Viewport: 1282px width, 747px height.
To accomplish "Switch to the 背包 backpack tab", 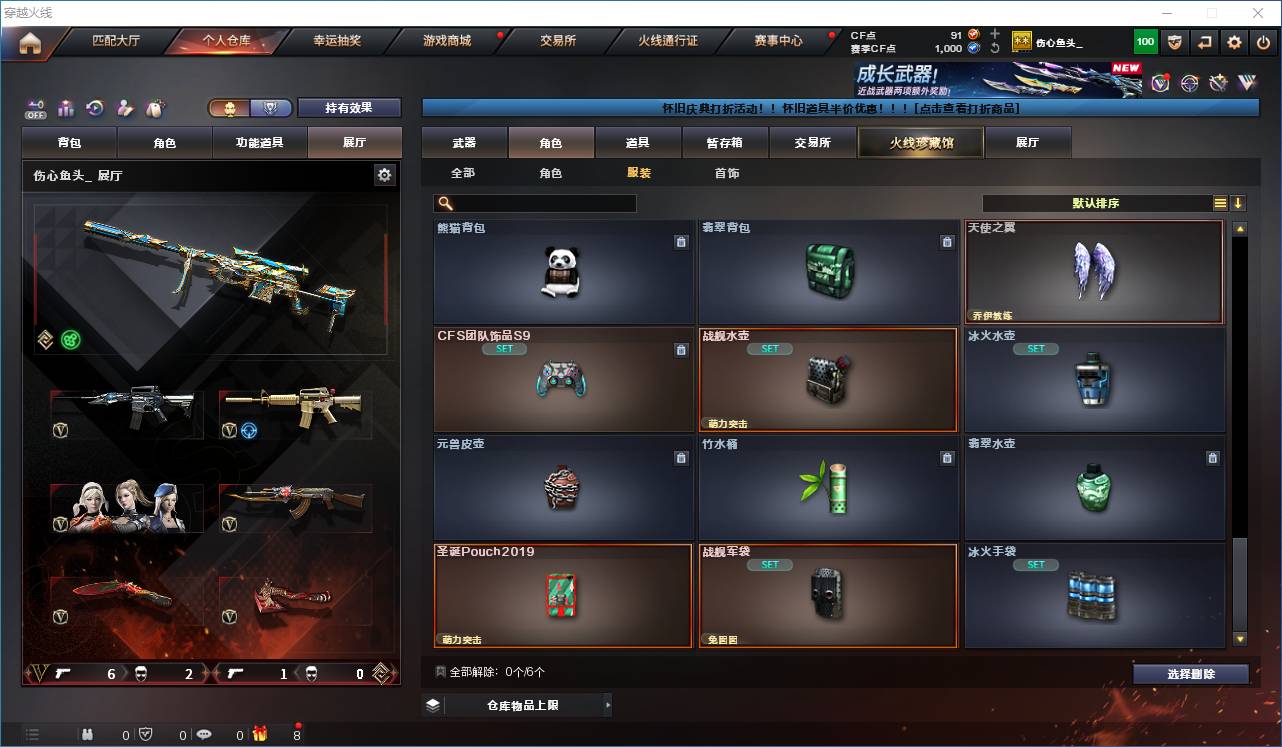I will [x=70, y=143].
